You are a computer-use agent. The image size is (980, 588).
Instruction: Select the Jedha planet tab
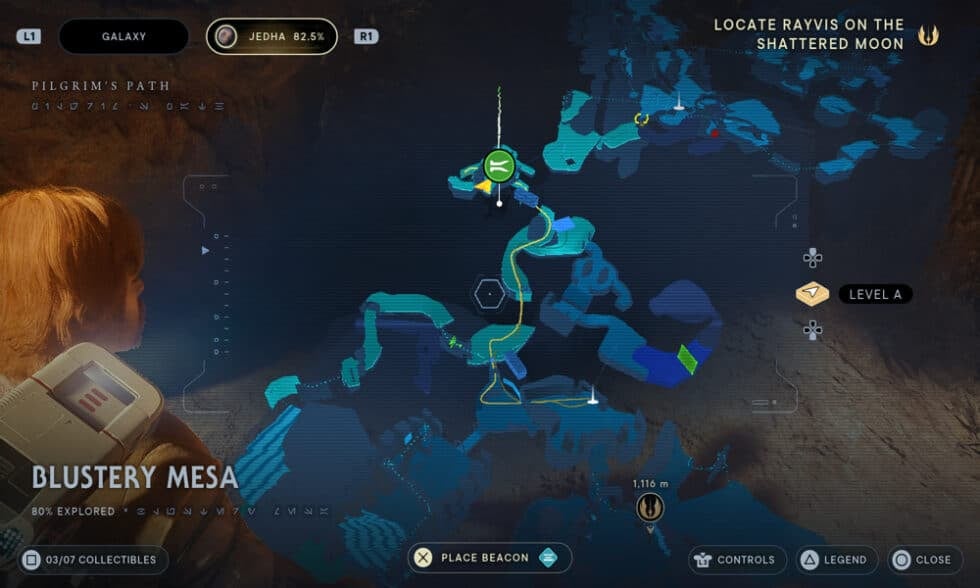(272, 37)
